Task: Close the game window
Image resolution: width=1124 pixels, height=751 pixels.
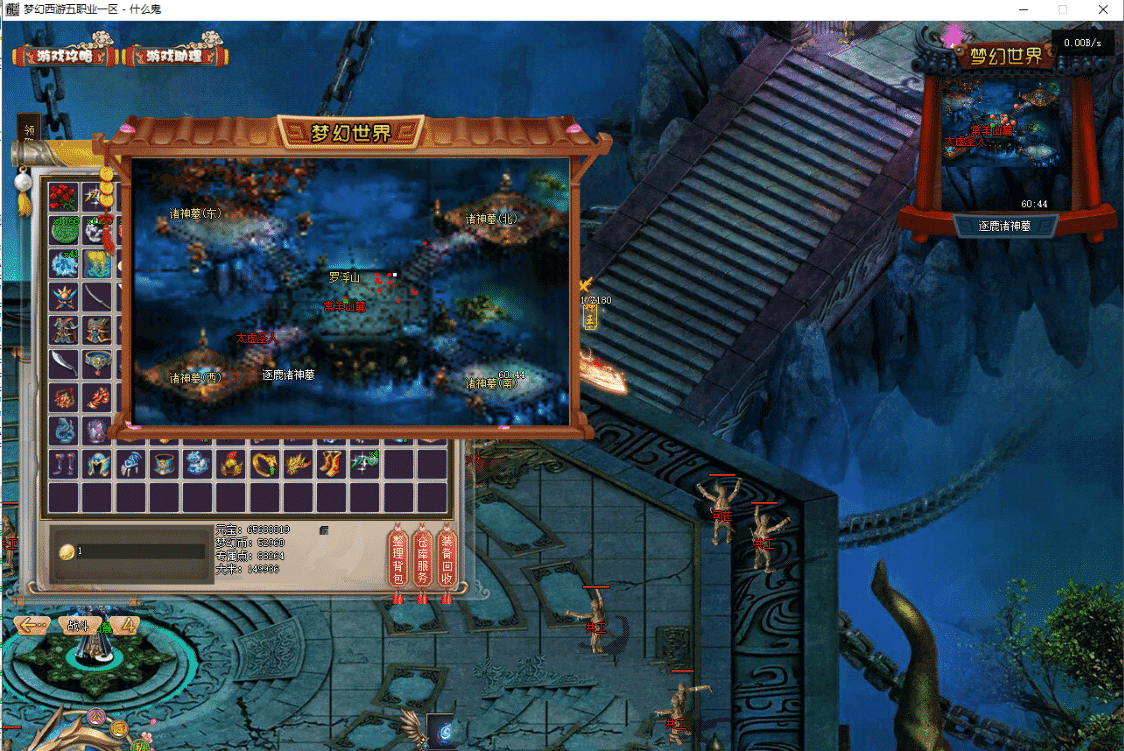Action: [x=1100, y=9]
